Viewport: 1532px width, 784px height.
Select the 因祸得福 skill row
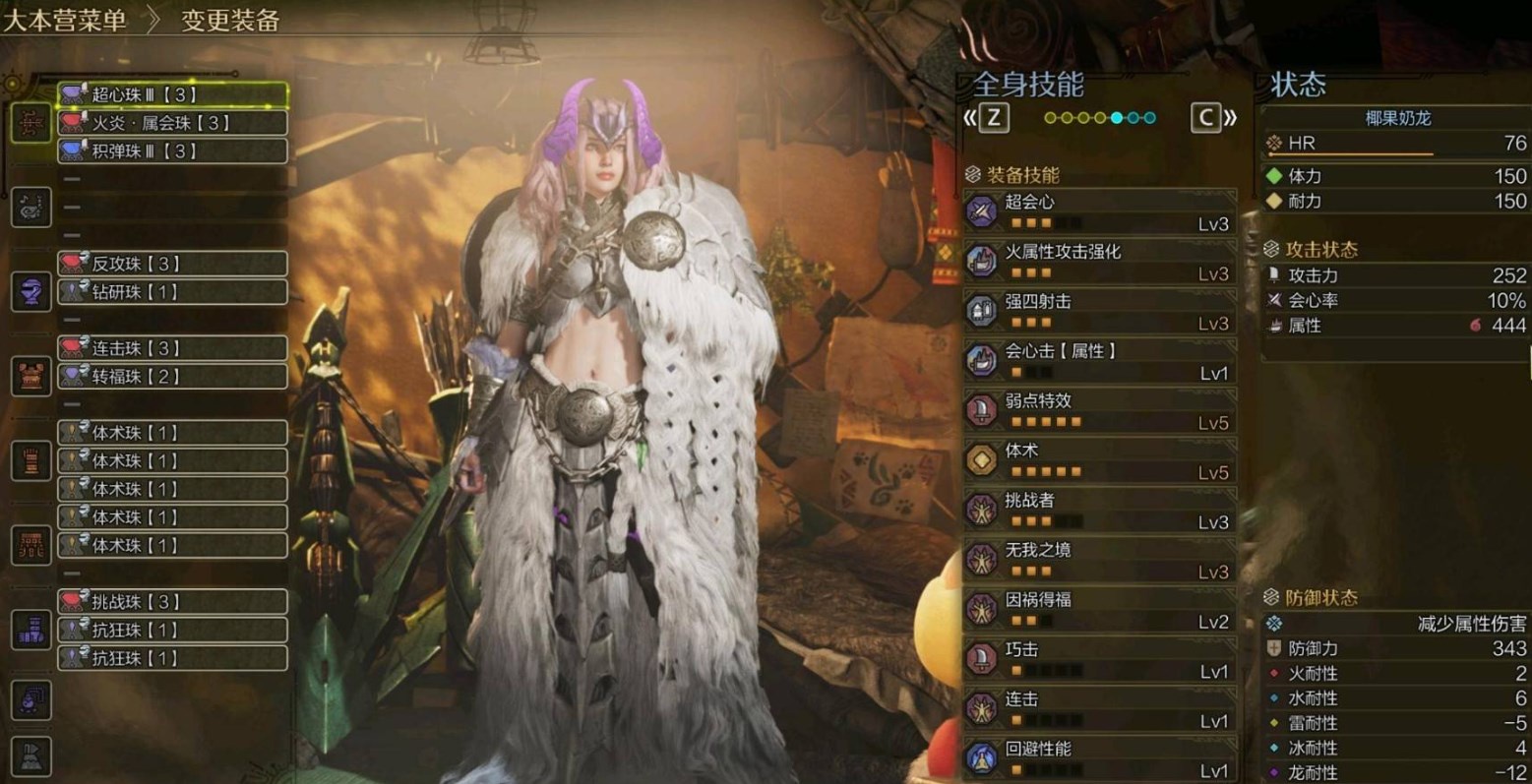[x=1100, y=610]
